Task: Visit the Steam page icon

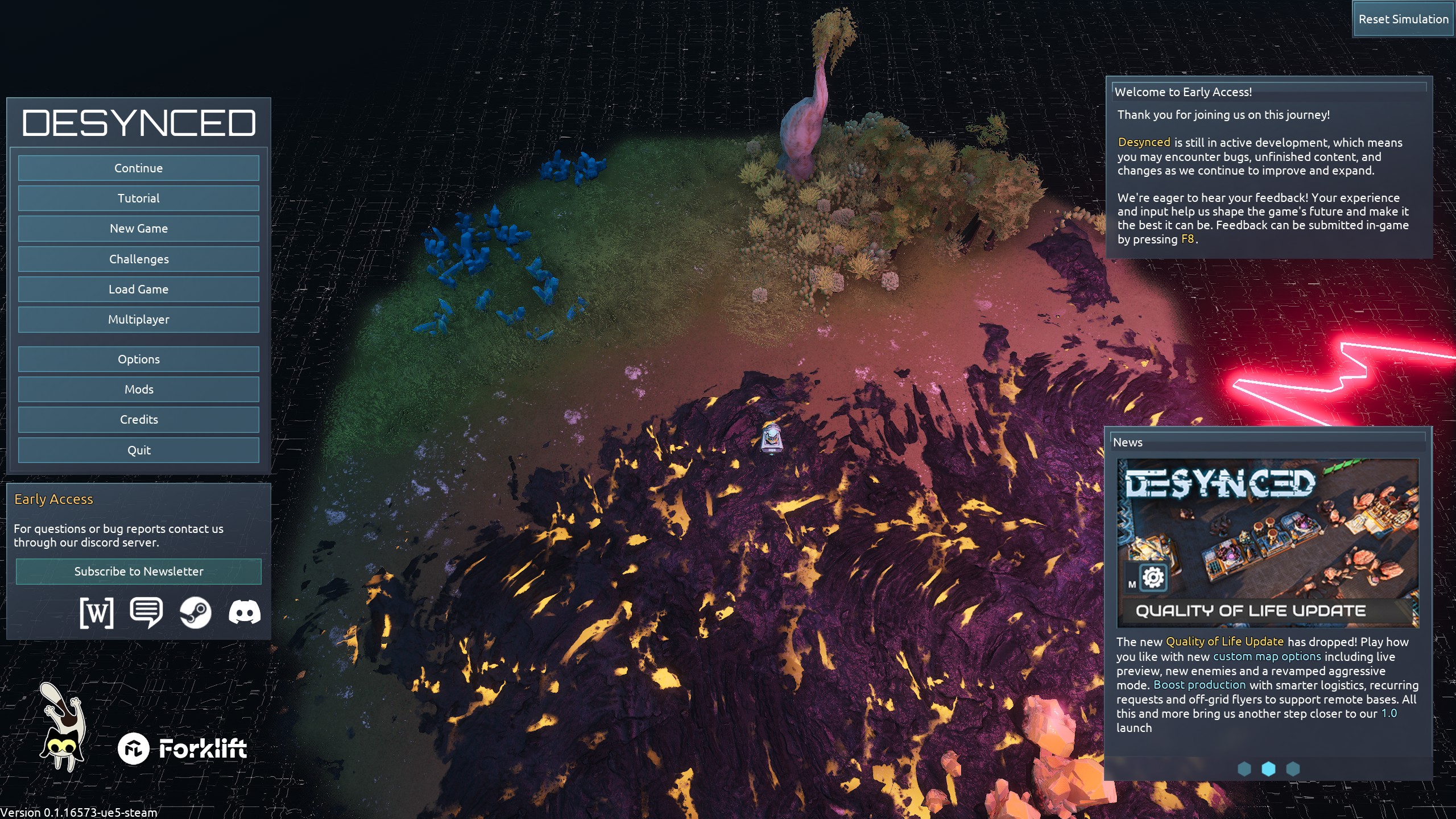Action: 195,613
